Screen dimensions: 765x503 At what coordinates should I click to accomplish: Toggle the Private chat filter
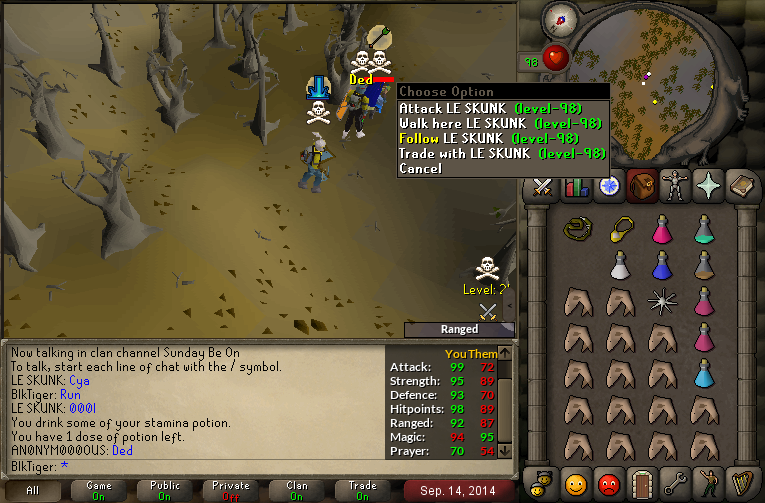point(231,490)
